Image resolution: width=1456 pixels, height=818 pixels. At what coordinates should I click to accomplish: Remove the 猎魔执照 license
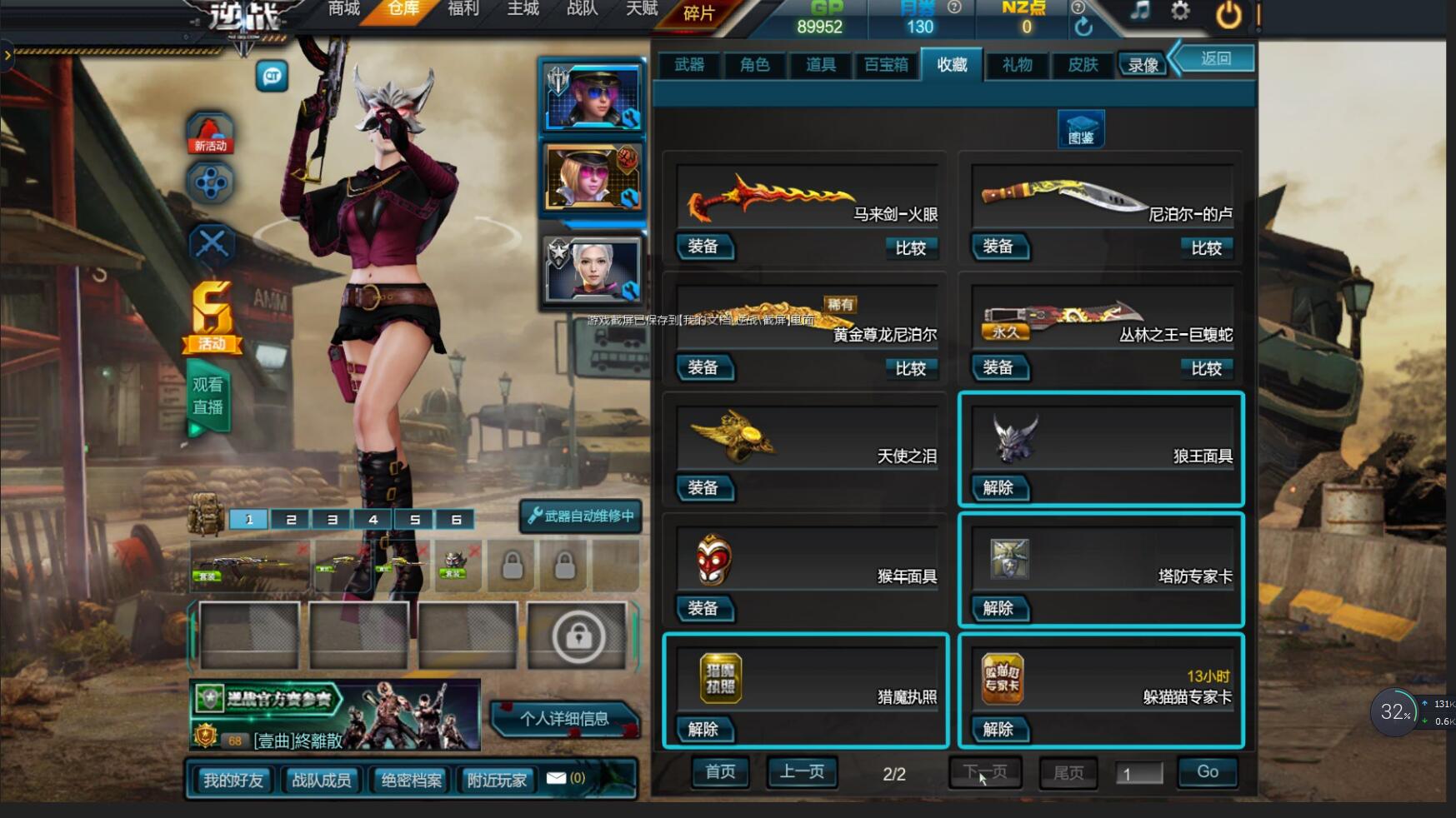(703, 730)
